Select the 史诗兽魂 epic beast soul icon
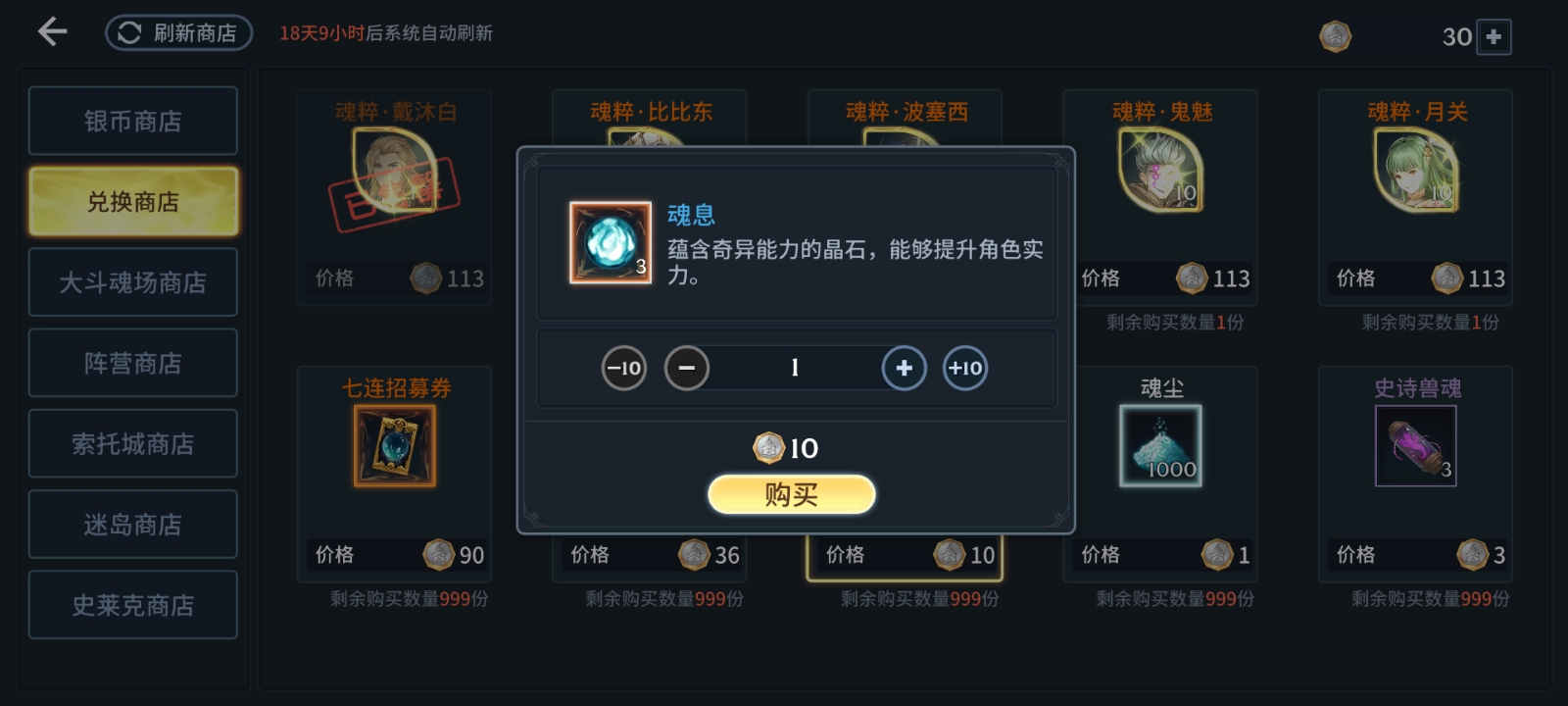Screen dimensions: 1568x706 1415,446
